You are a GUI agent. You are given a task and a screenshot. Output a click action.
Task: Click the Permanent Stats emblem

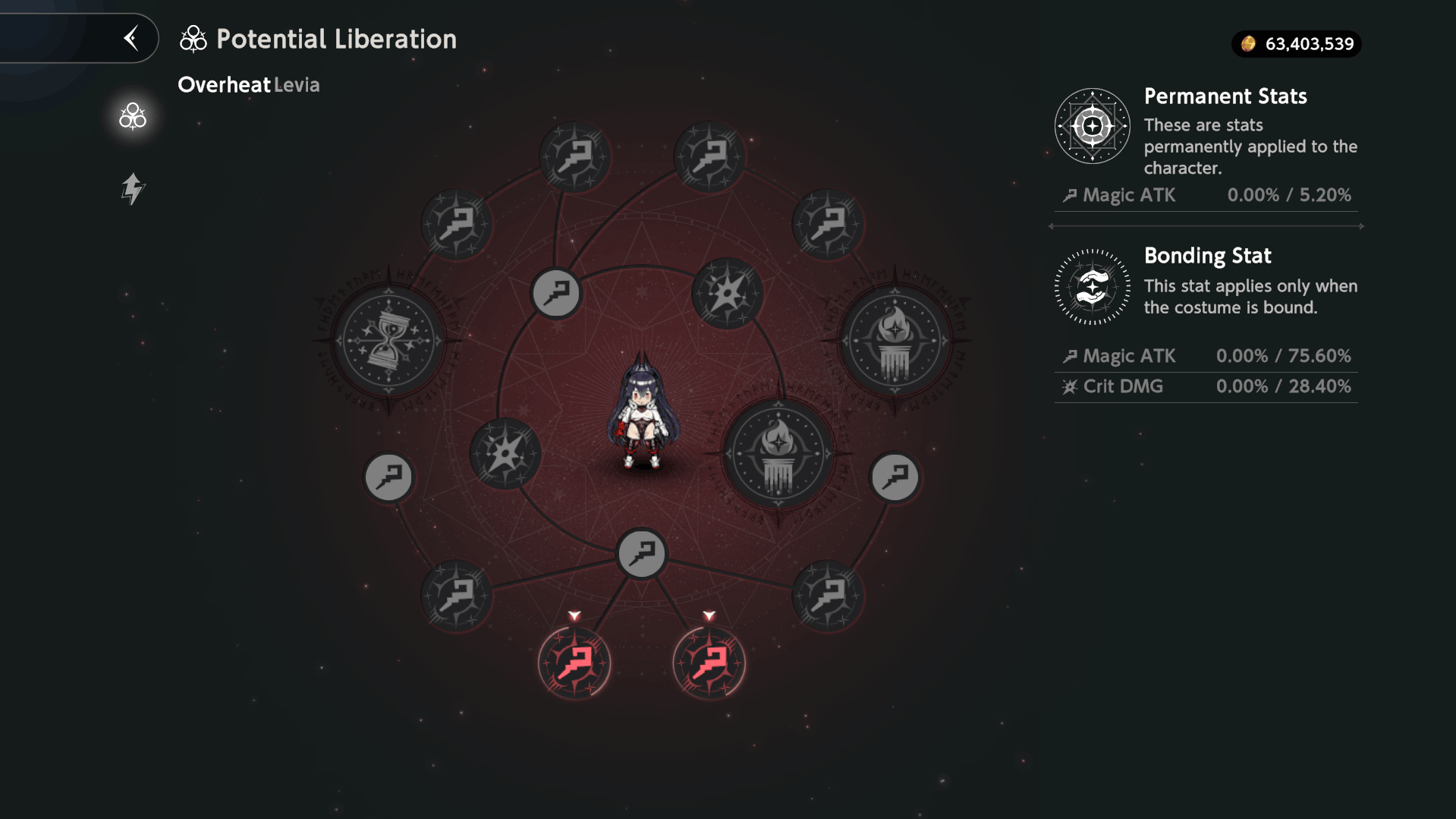click(x=1092, y=126)
